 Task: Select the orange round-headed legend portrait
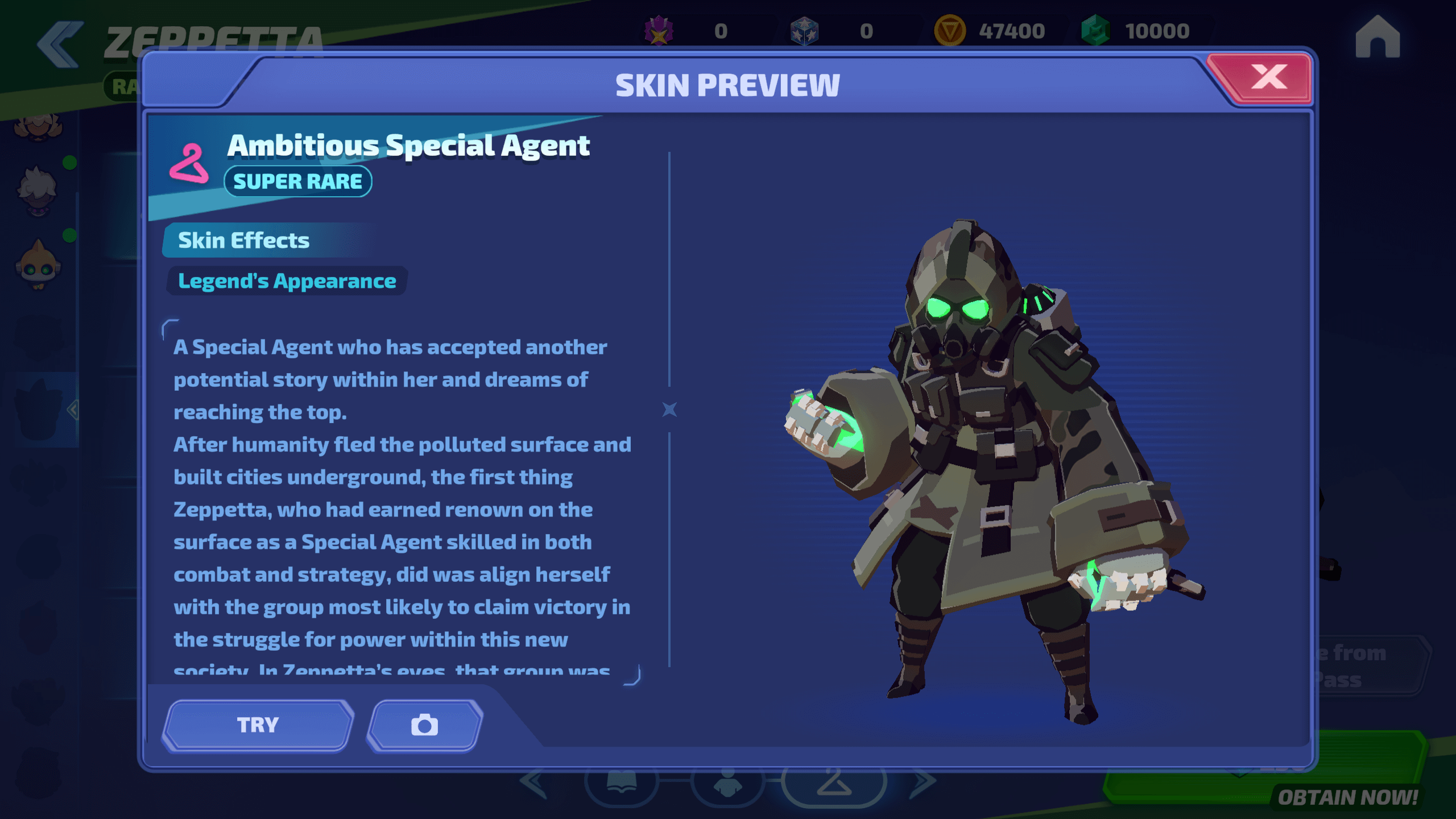click(38, 266)
